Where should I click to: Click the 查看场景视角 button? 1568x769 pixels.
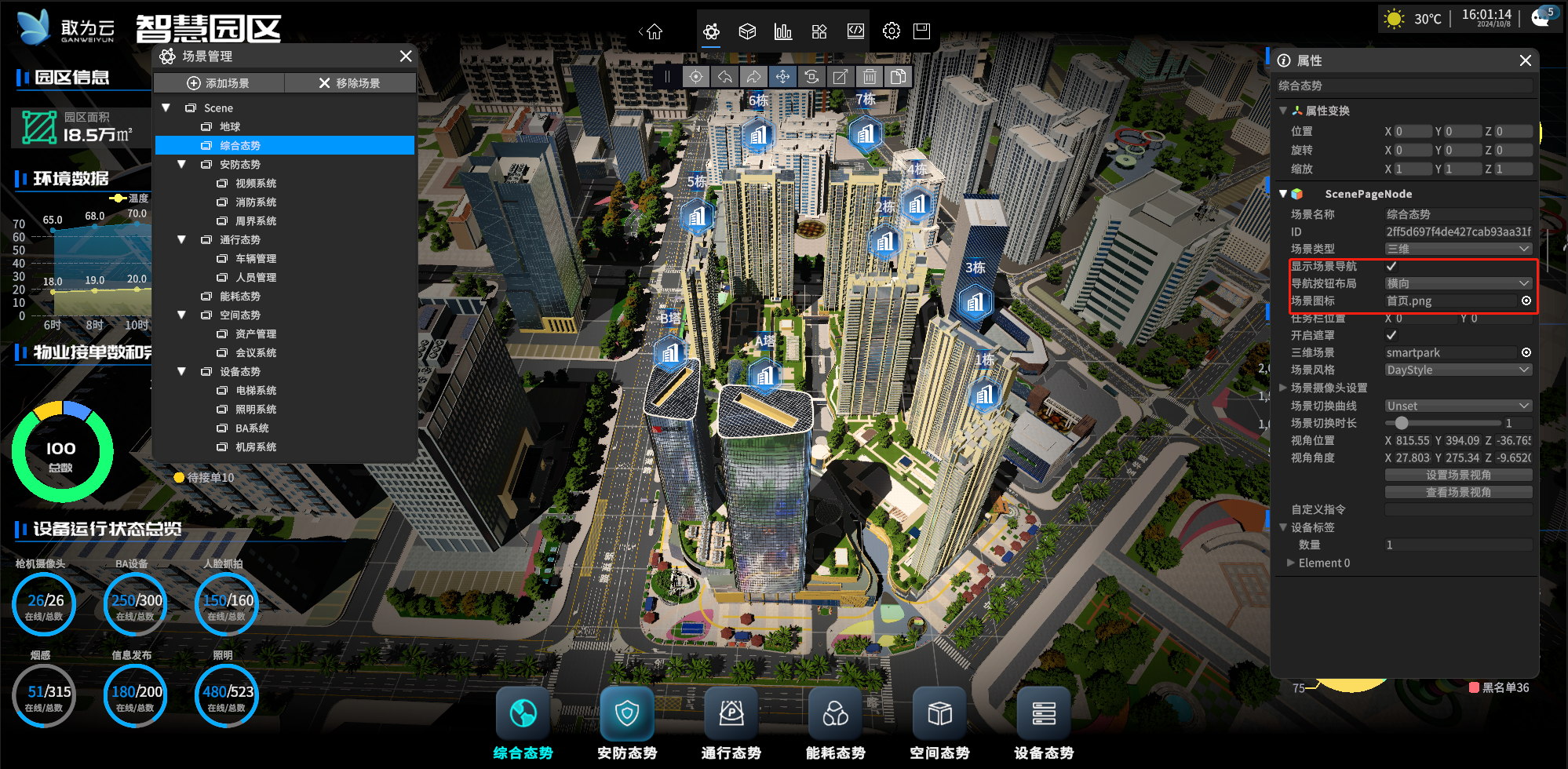pos(1457,493)
